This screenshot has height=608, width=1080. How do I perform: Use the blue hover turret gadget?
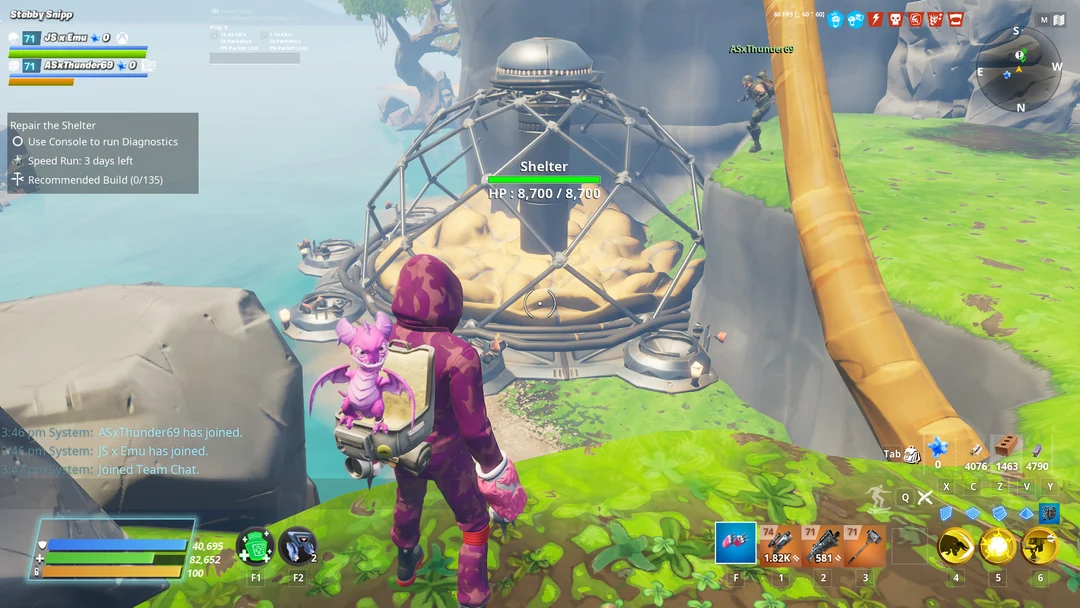[x=297, y=547]
